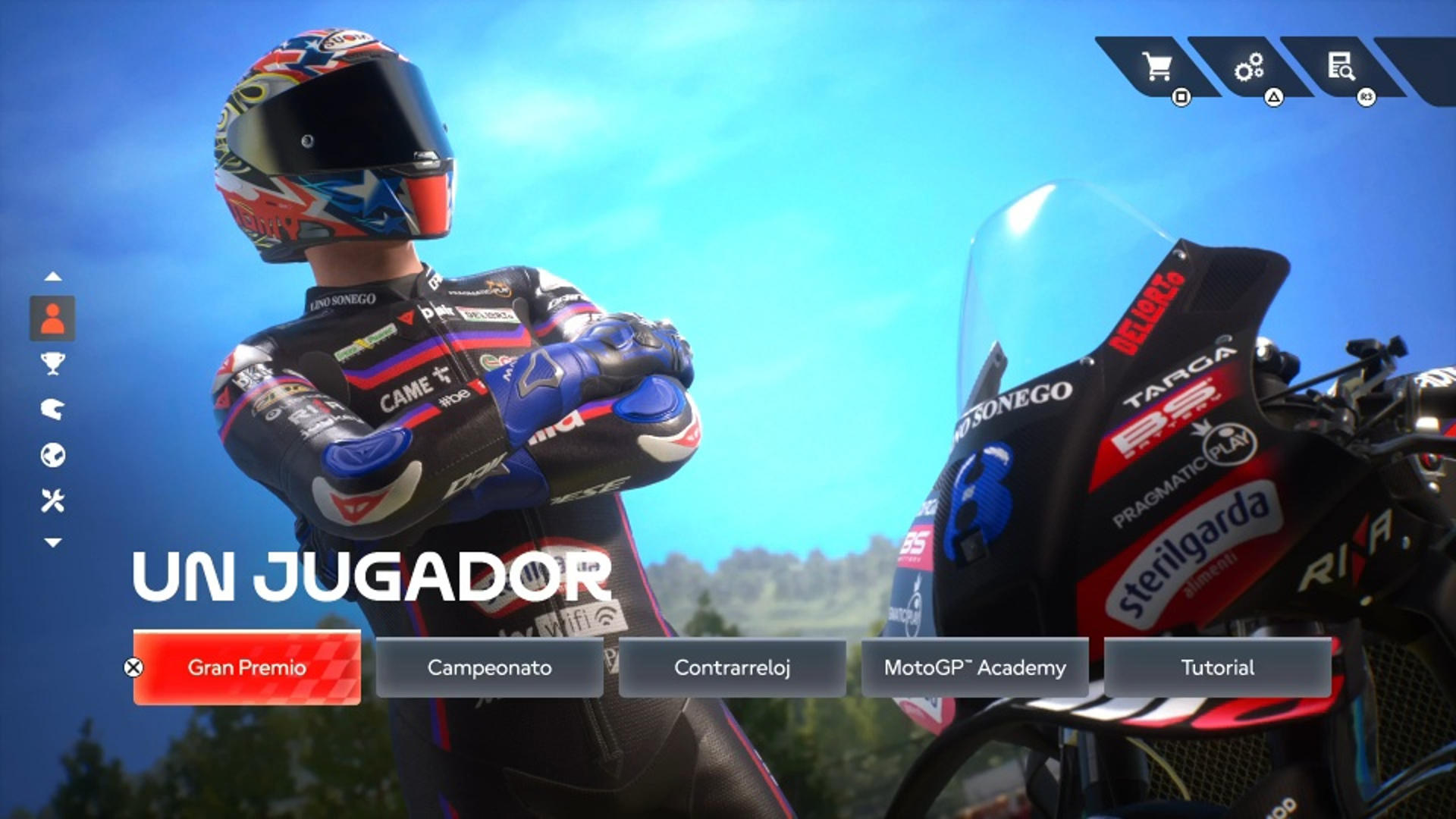Open the shopping cart store
Viewport: 1456px width, 819px height.
pyautogui.click(x=1157, y=67)
